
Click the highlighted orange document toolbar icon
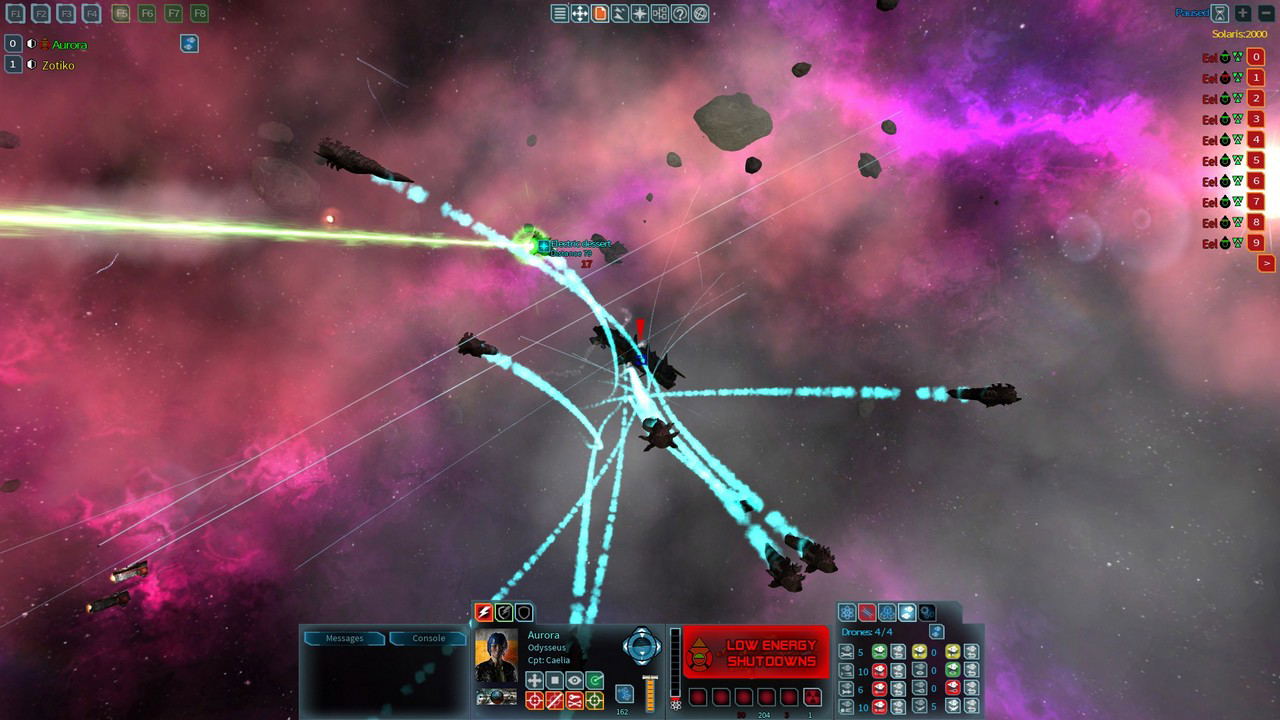click(x=600, y=13)
